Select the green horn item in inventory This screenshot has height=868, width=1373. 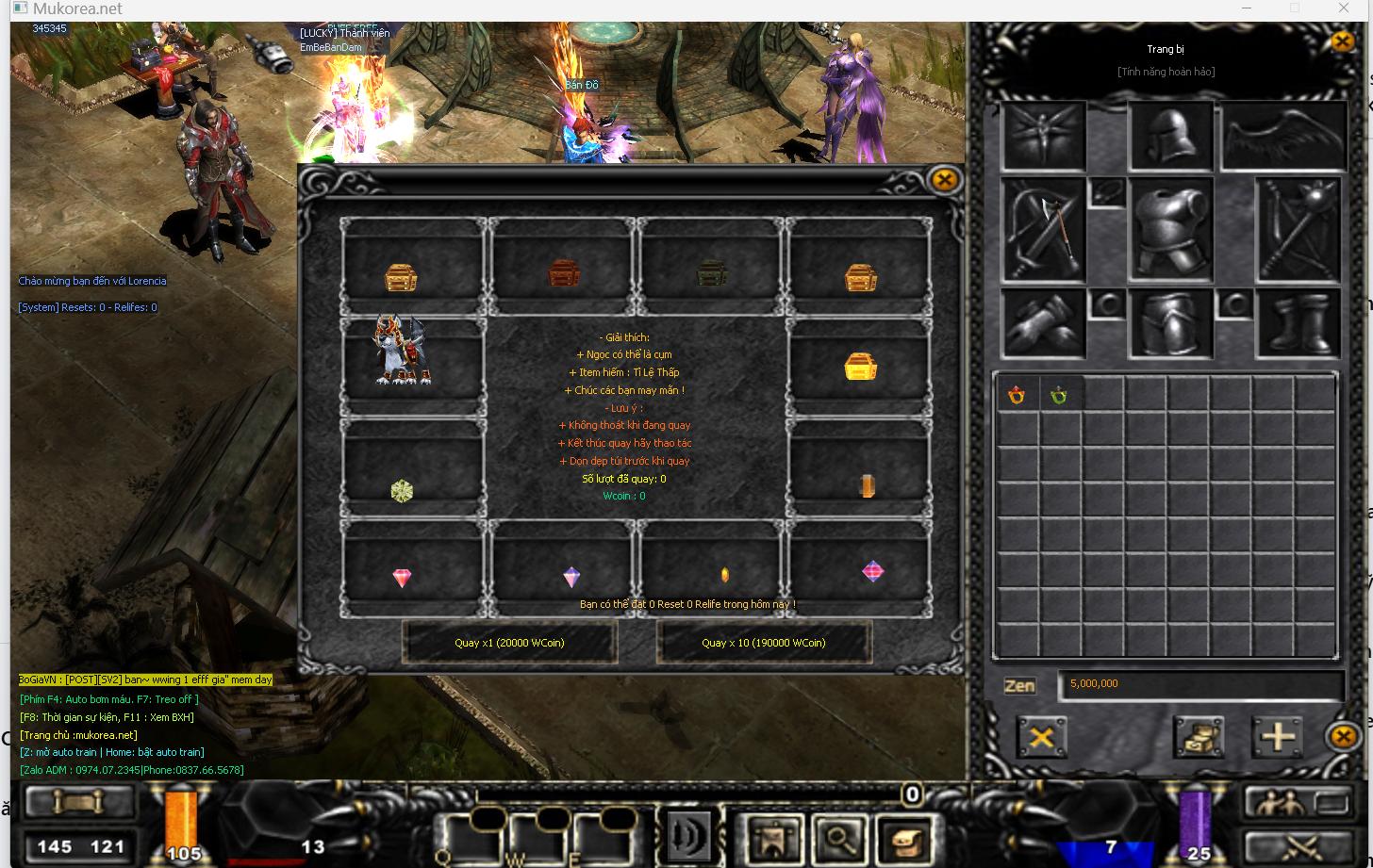click(1059, 396)
